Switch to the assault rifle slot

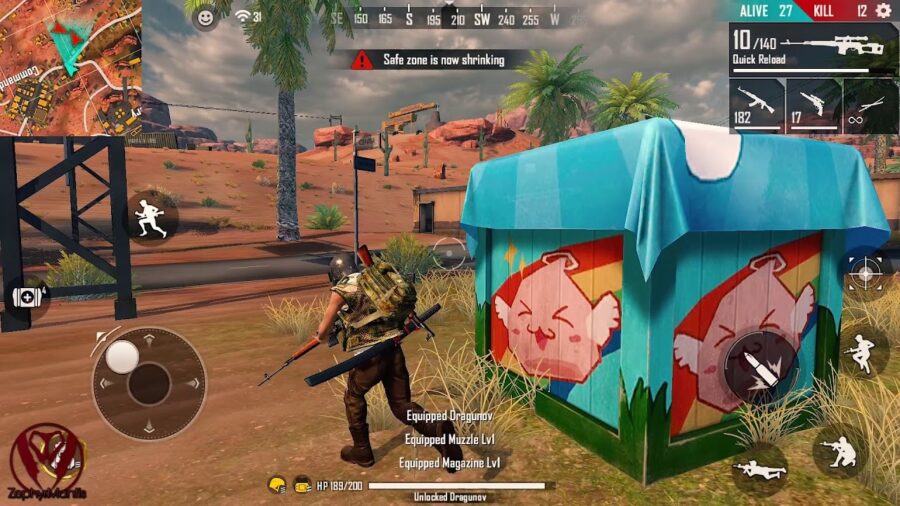pyautogui.click(x=756, y=105)
